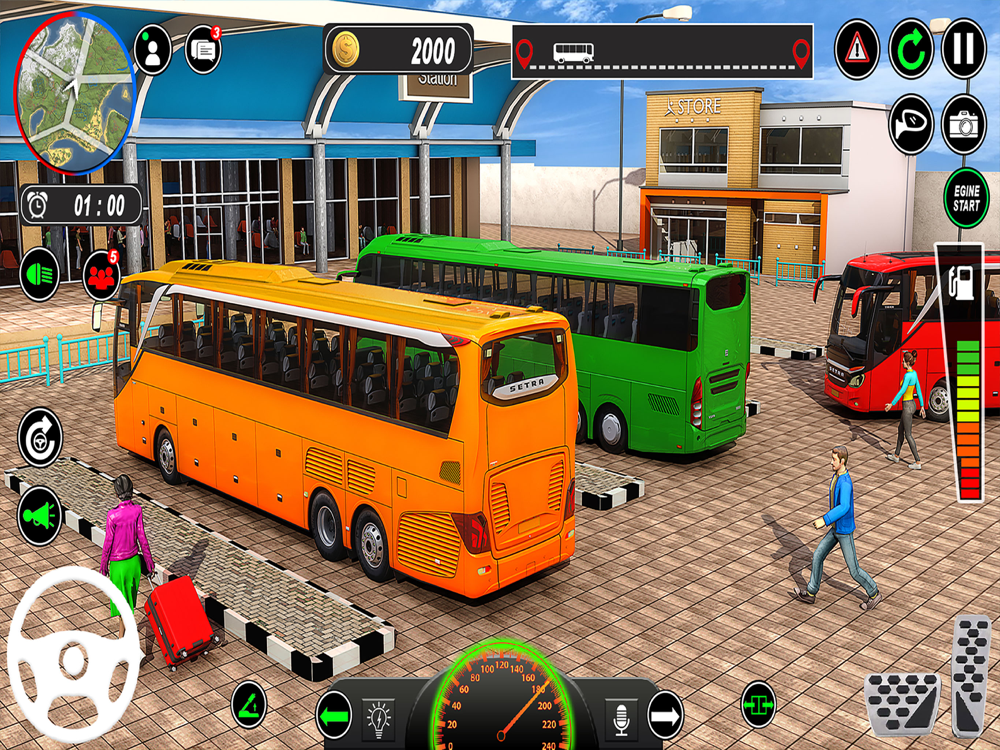This screenshot has width=1000, height=750.
Task: Open the chat messages icon
Action: (203, 49)
